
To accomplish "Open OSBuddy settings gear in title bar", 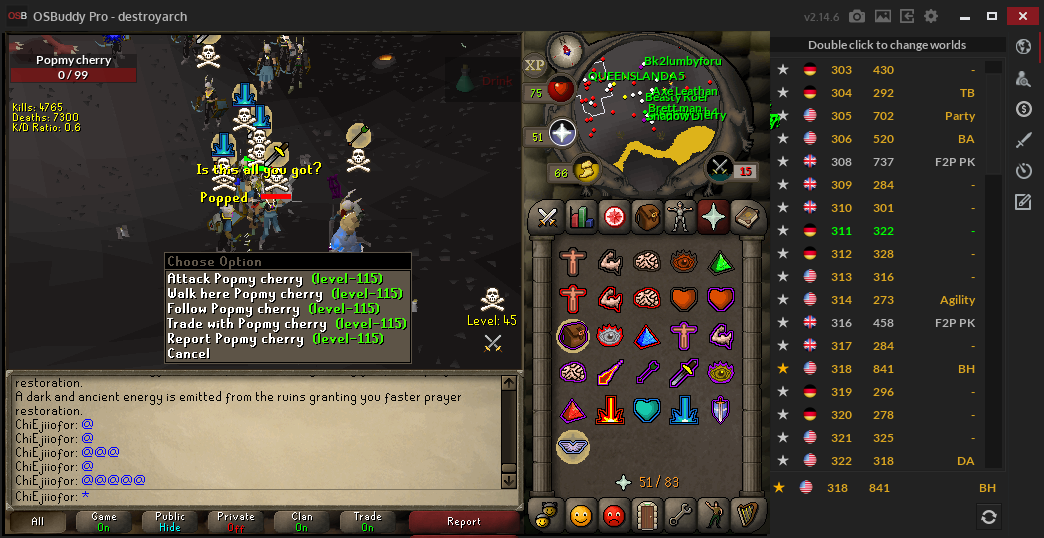I will pos(931,16).
